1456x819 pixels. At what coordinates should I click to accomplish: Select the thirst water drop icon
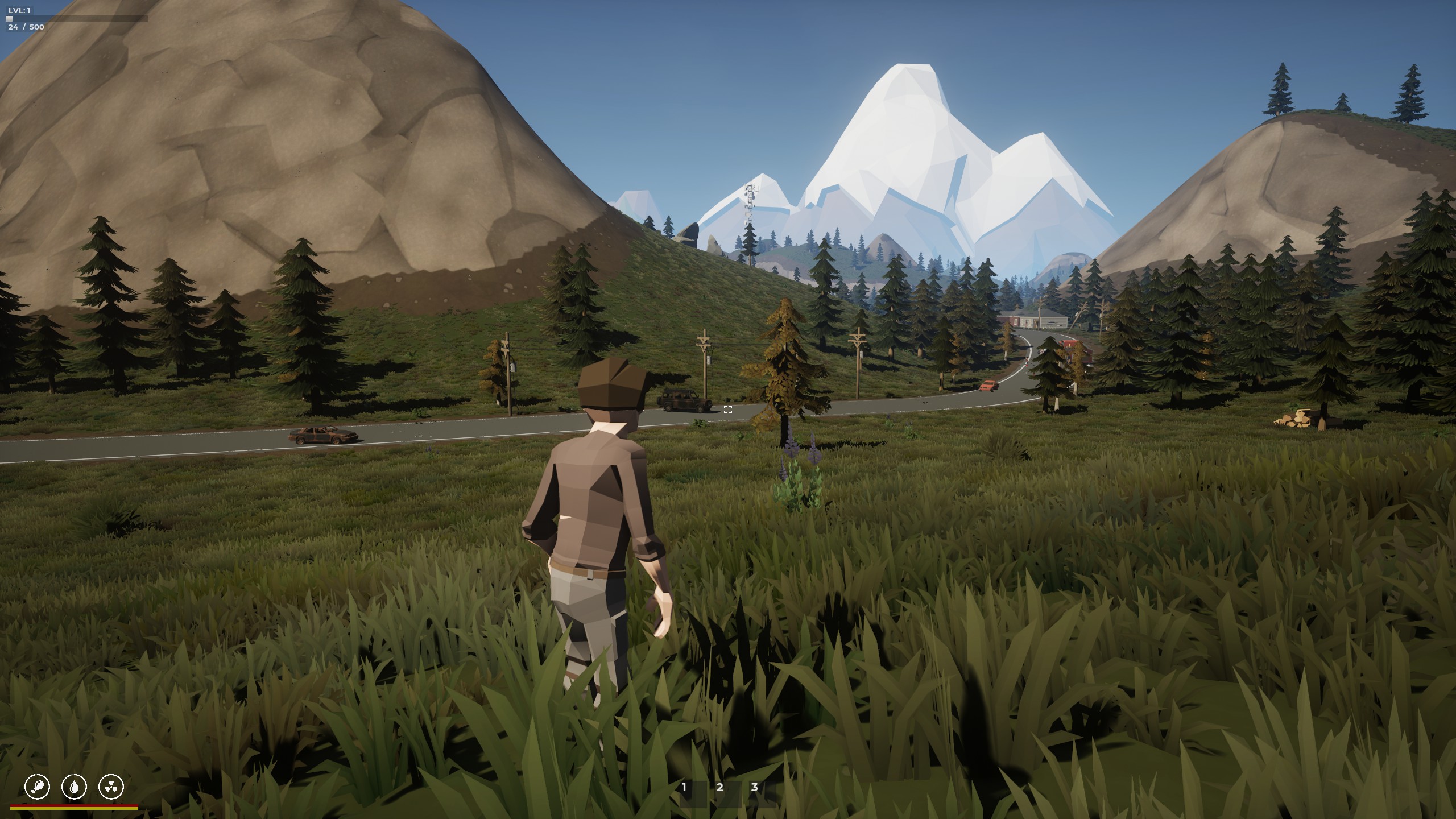pyautogui.click(x=74, y=787)
